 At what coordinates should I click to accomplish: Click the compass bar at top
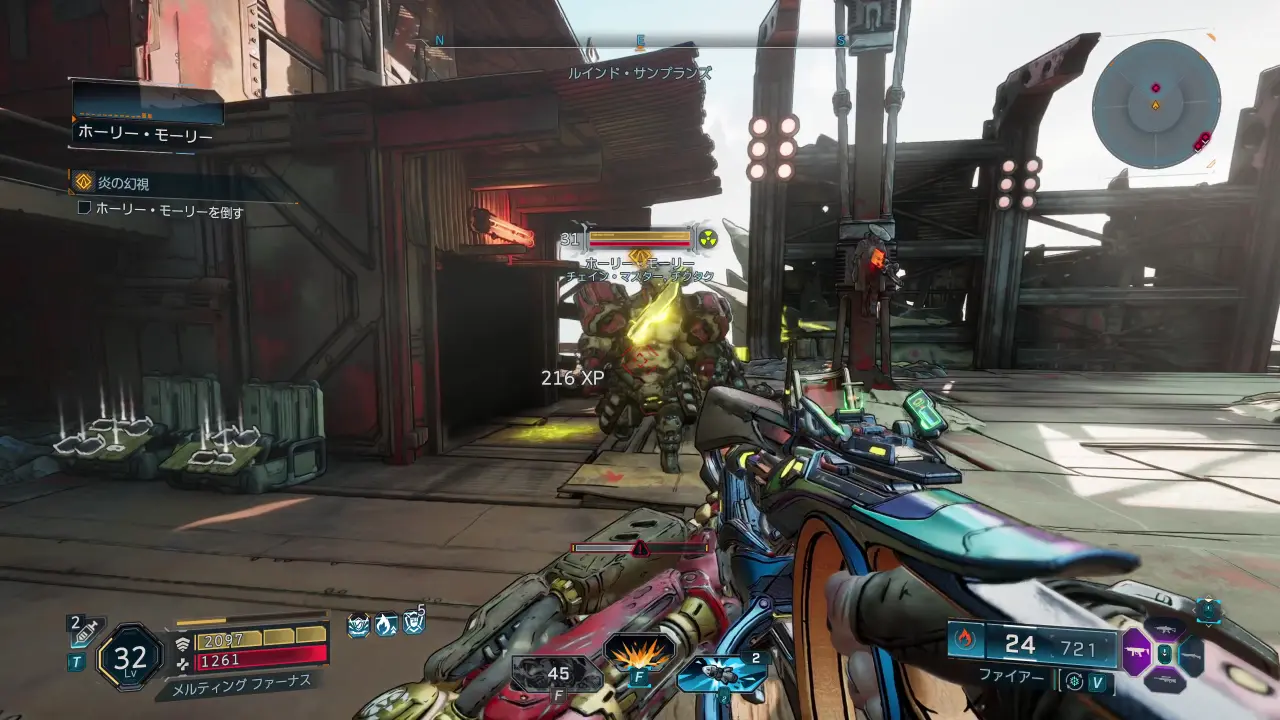click(640, 41)
